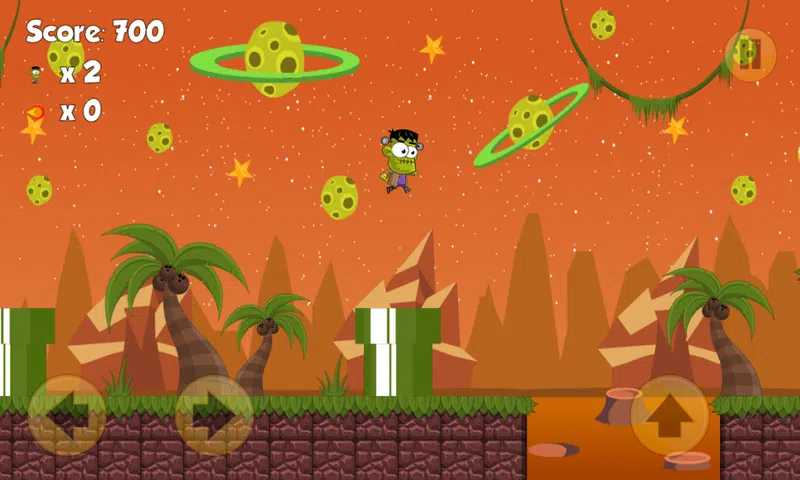Jump with the up arrow button
This screenshot has height=480, width=800.
669,415
